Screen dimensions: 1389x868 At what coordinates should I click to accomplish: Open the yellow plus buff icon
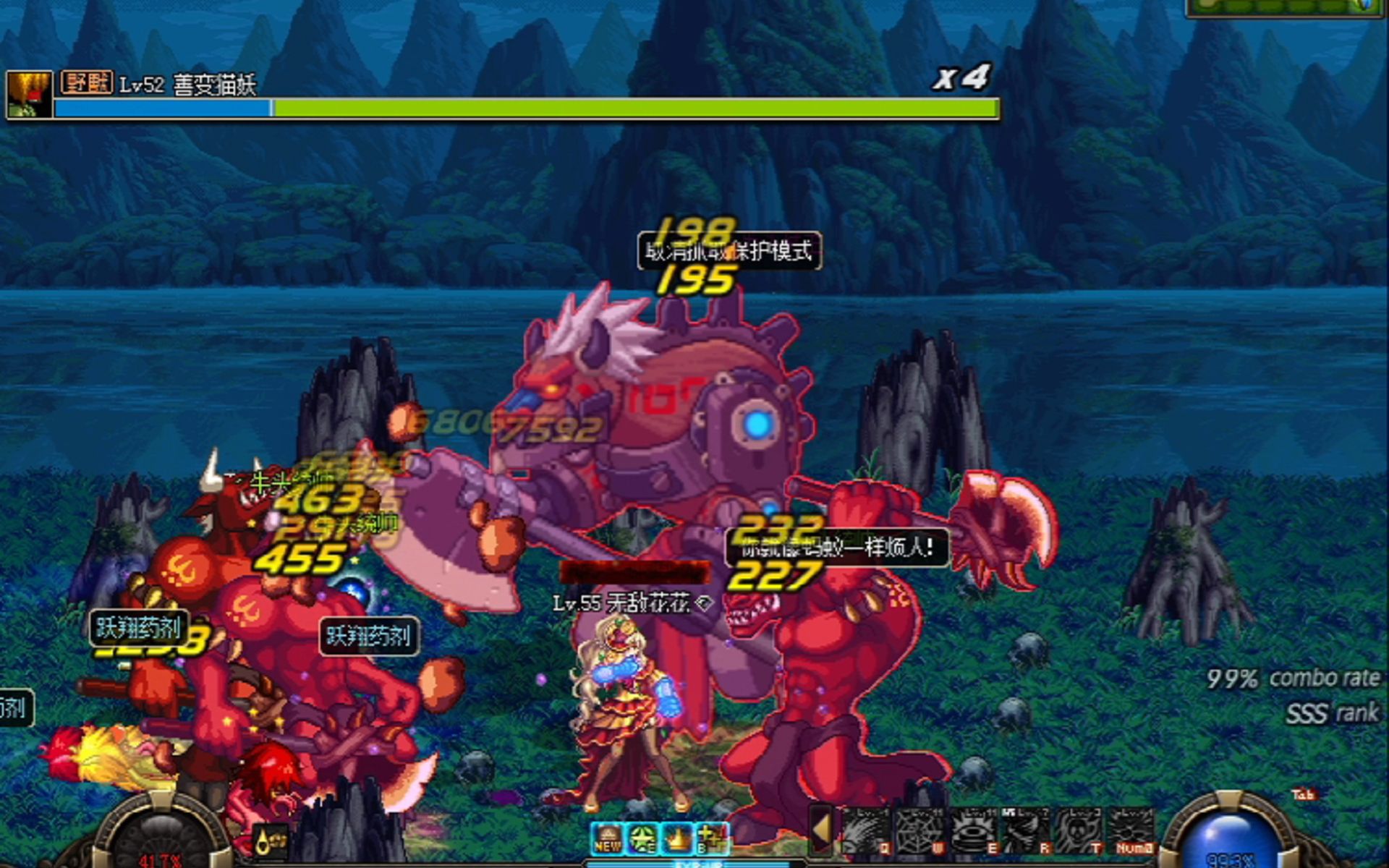click(713, 839)
